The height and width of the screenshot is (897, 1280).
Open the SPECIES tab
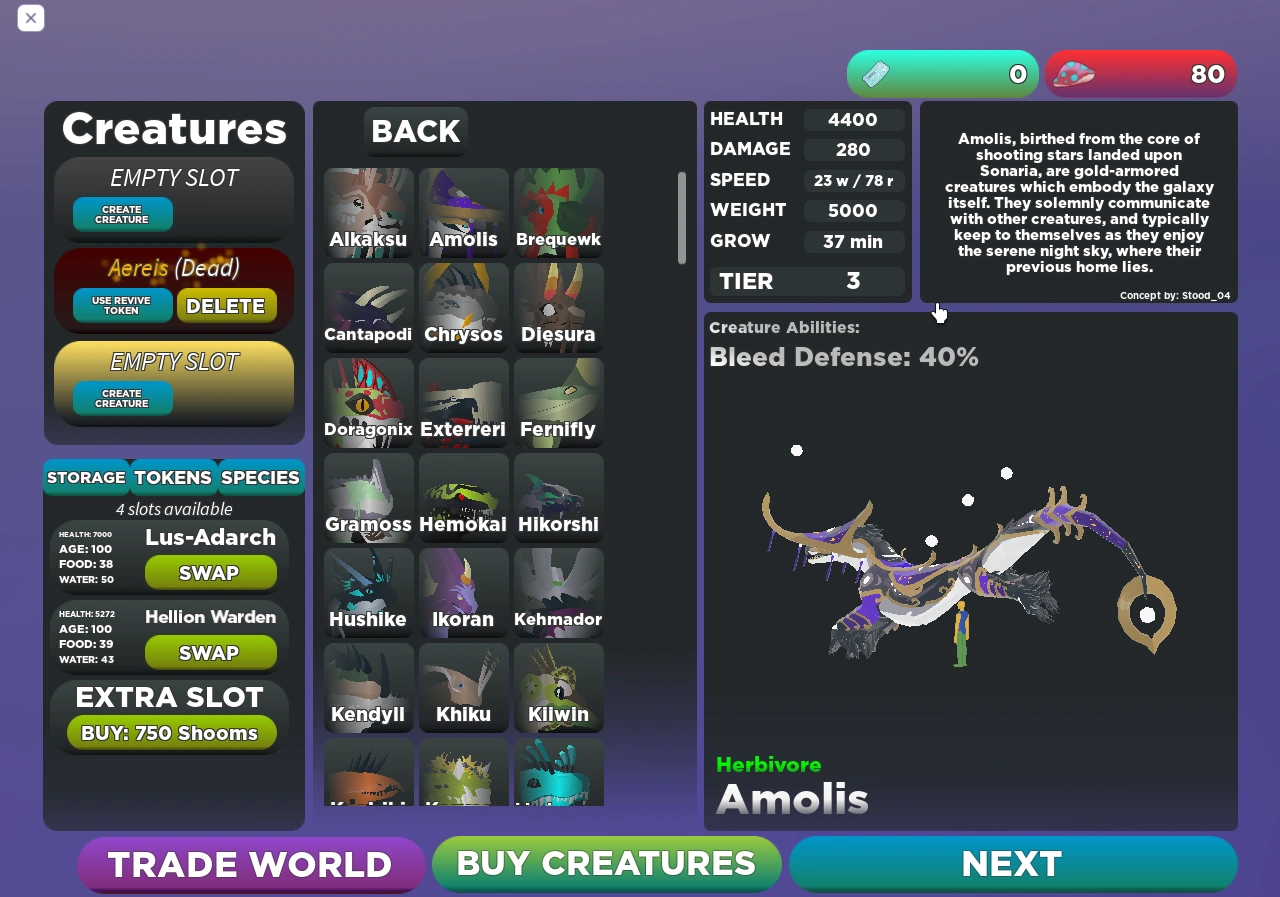[x=260, y=477]
